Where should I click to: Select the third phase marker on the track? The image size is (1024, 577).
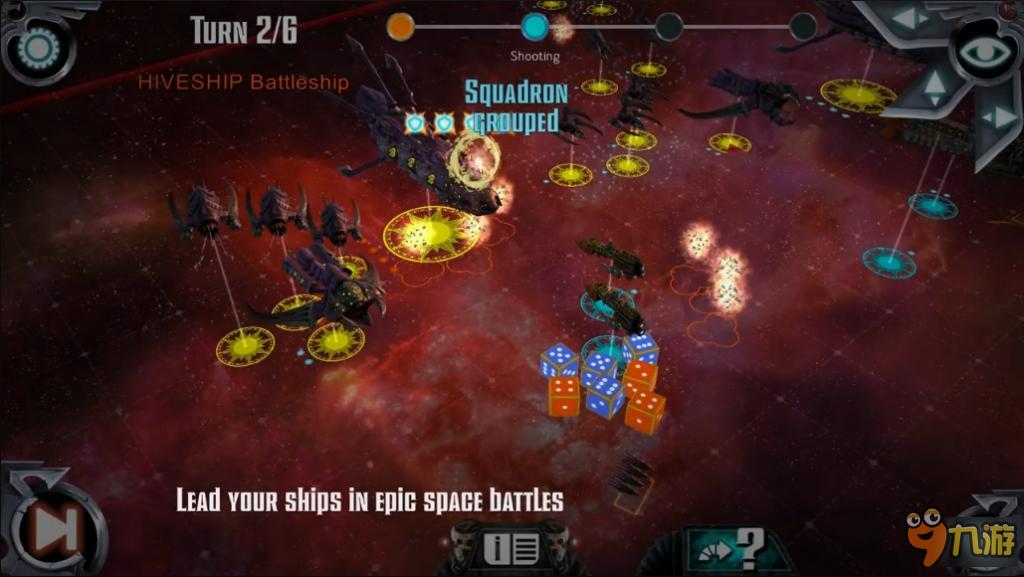(x=669, y=27)
